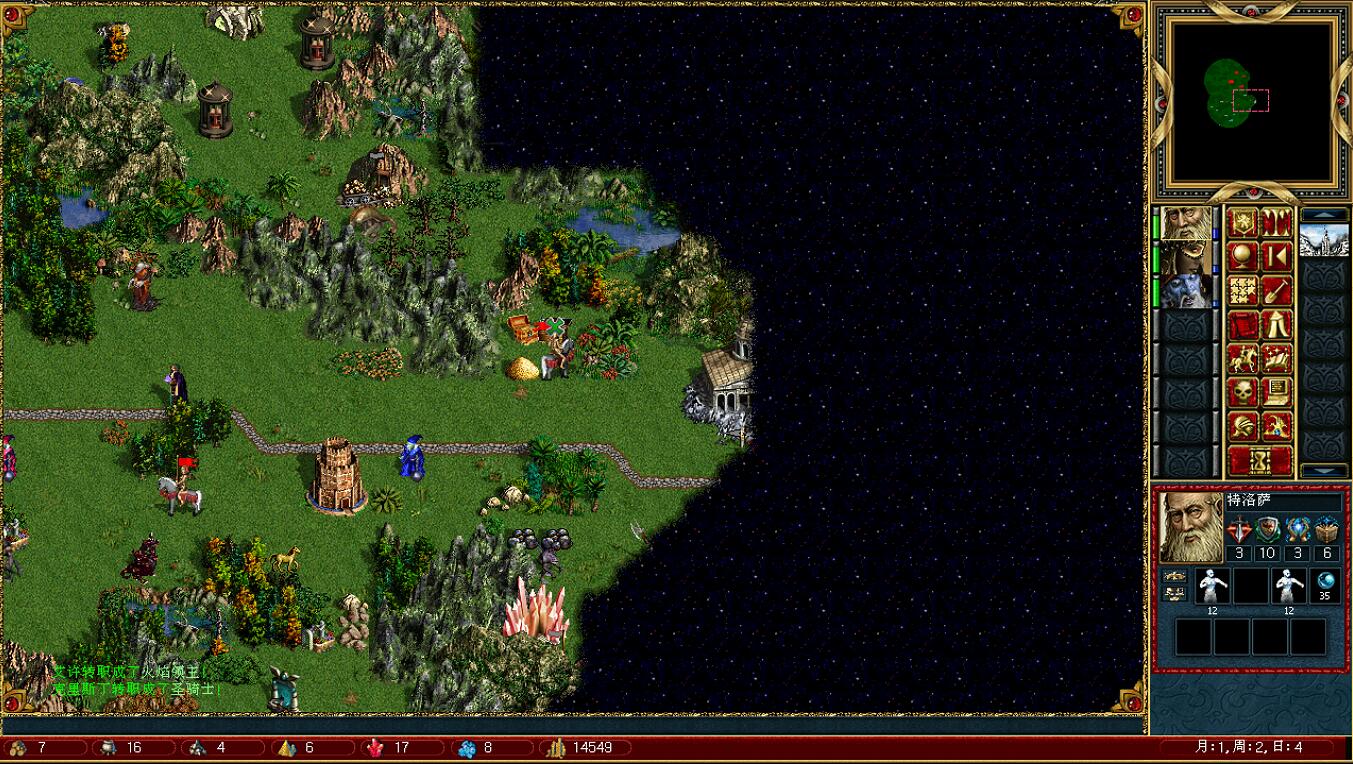Open the star puzzle map button

click(x=1242, y=291)
